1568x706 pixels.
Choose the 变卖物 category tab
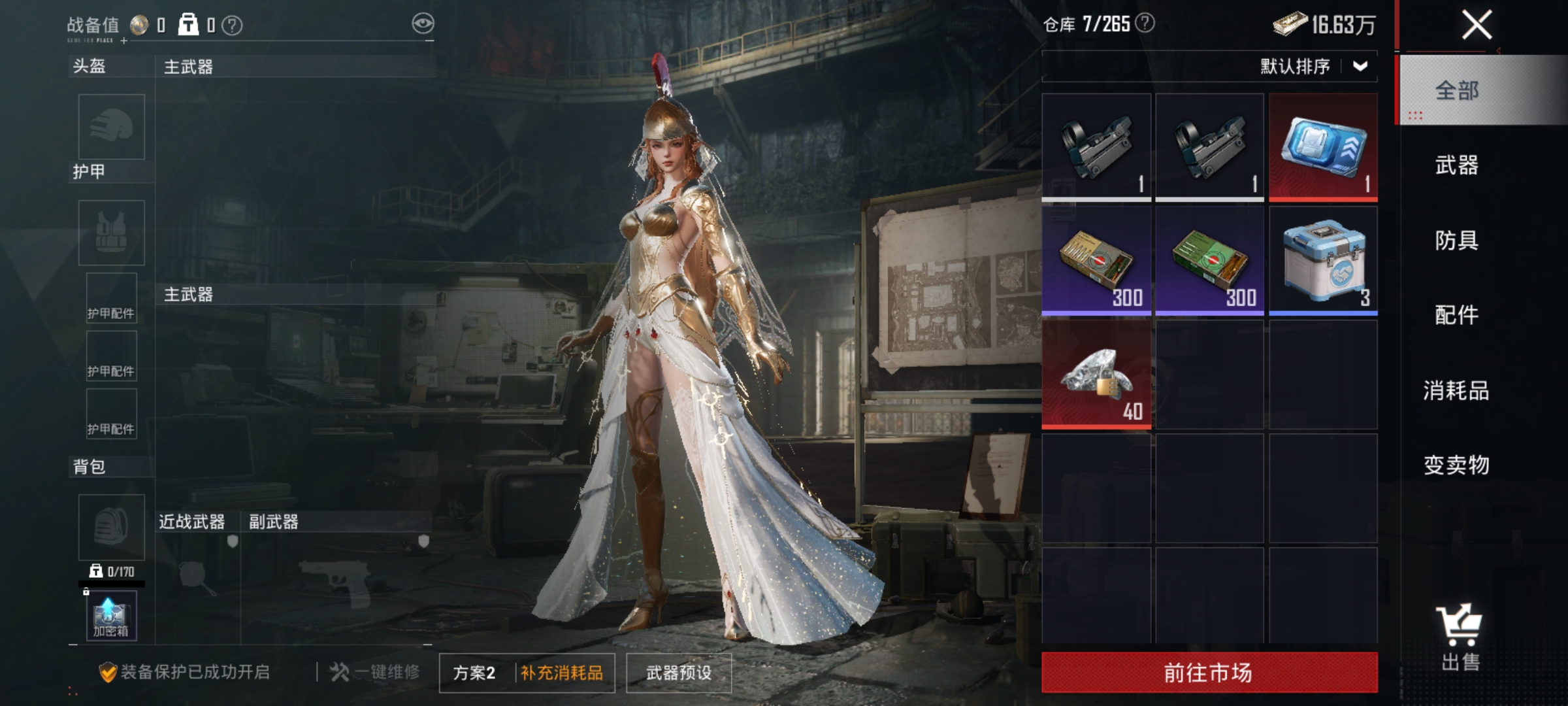coord(1456,465)
